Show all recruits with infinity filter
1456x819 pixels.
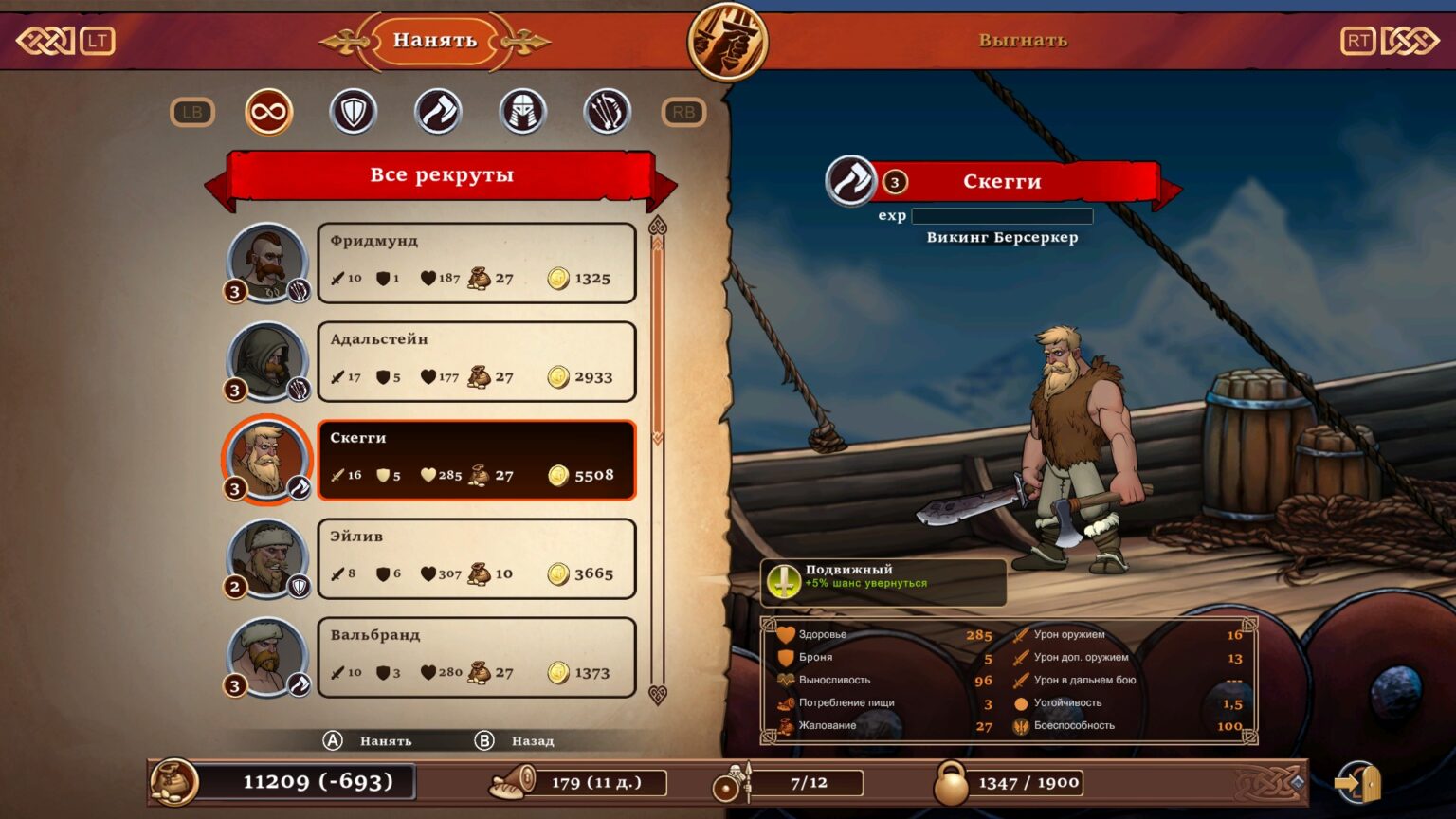pos(268,113)
